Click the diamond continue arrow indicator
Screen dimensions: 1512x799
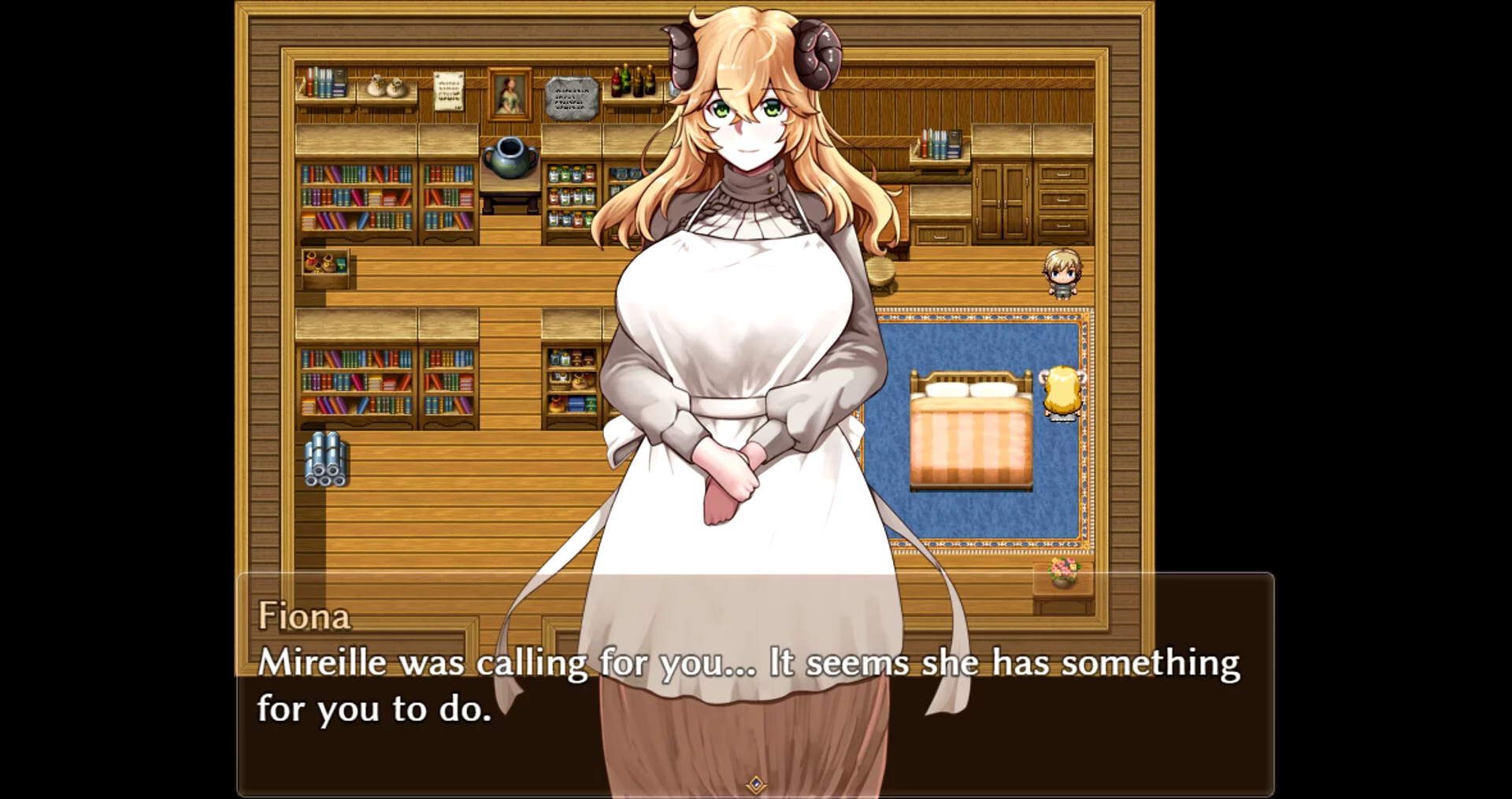pos(756,784)
